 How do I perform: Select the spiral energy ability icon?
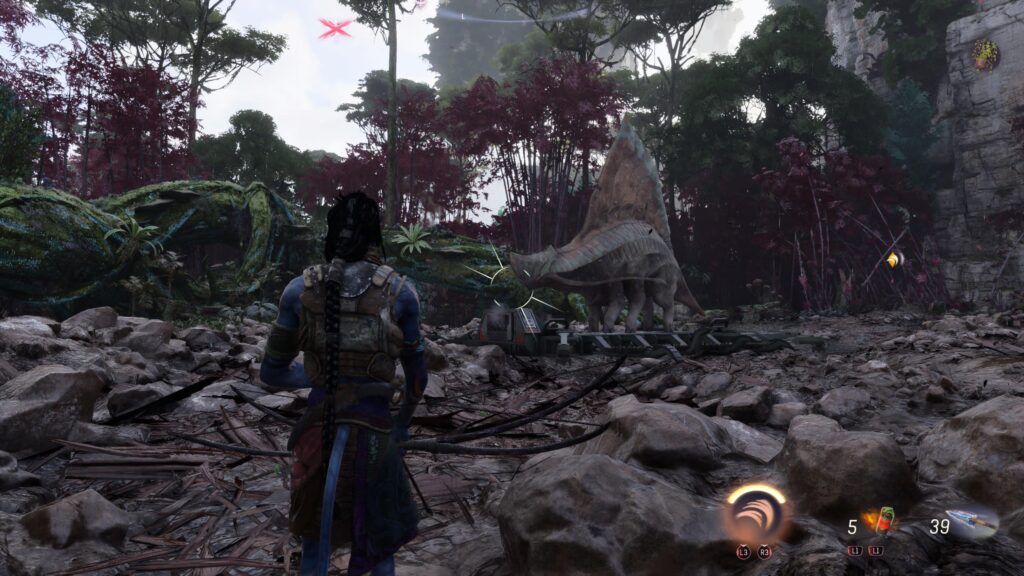(x=757, y=514)
